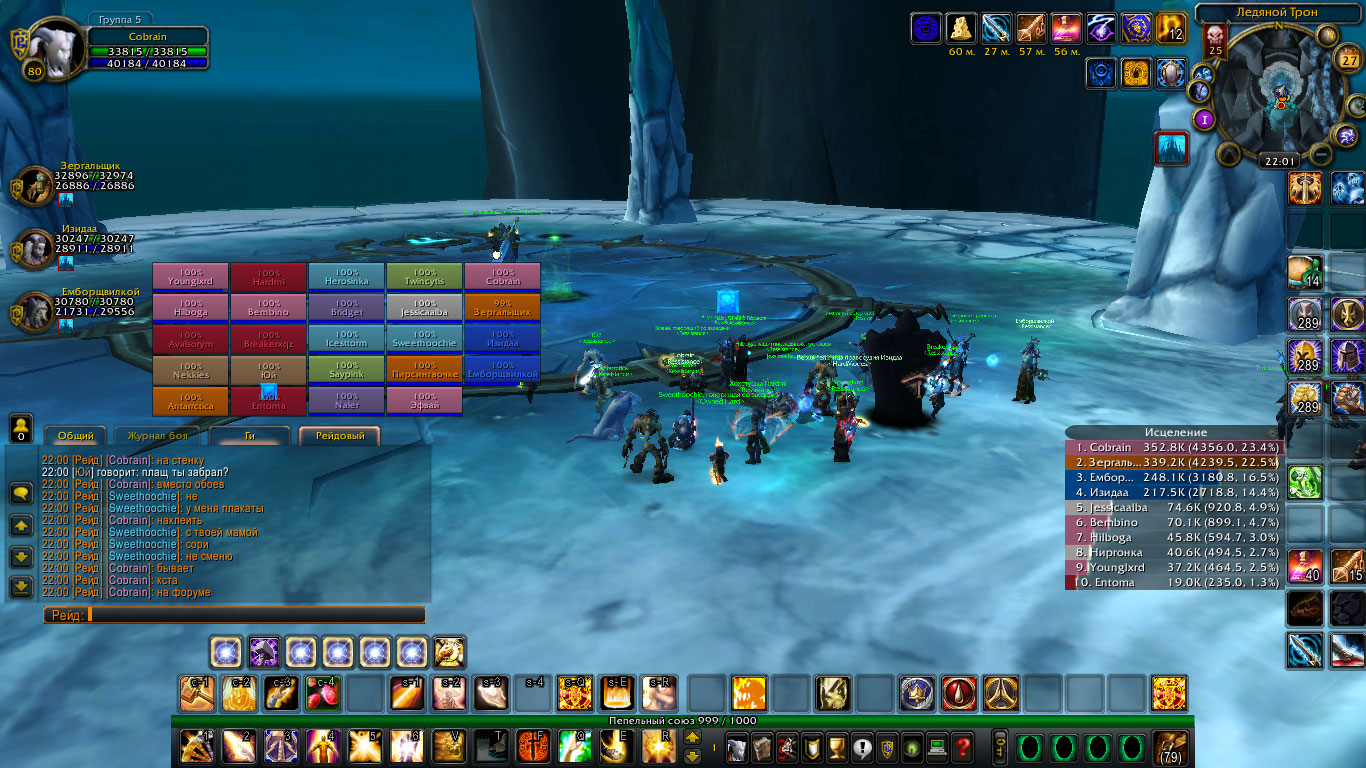Zoom out the minimap

point(1321,154)
